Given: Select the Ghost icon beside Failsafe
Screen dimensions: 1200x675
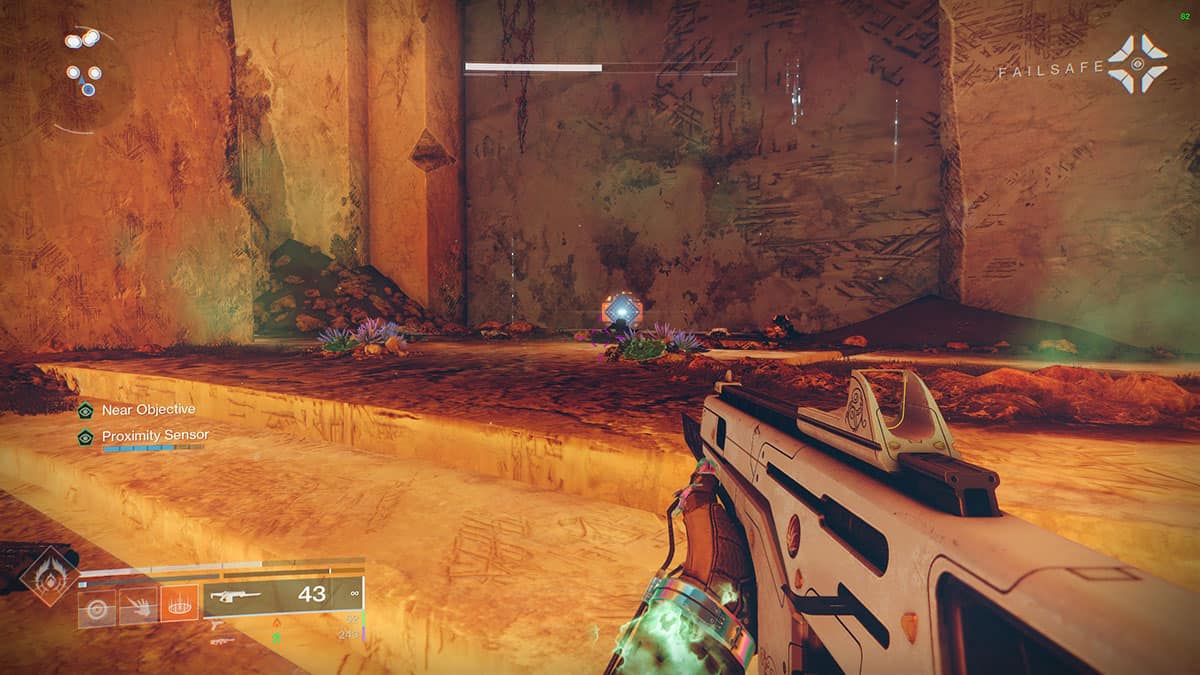Looking at the screenshot, I should point(1138,64).
